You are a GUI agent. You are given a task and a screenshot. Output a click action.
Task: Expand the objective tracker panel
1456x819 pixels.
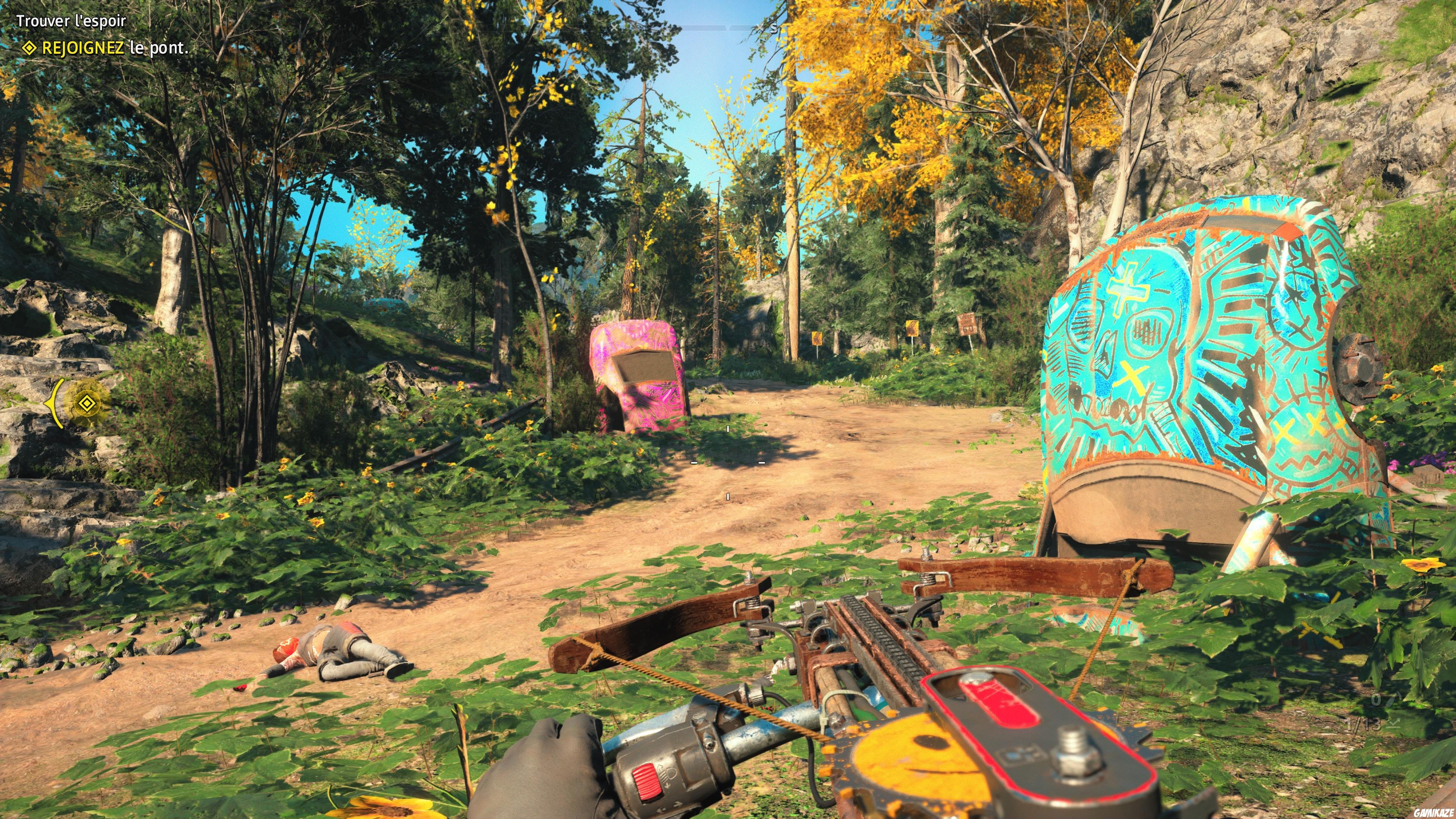(x=102, y=35)
